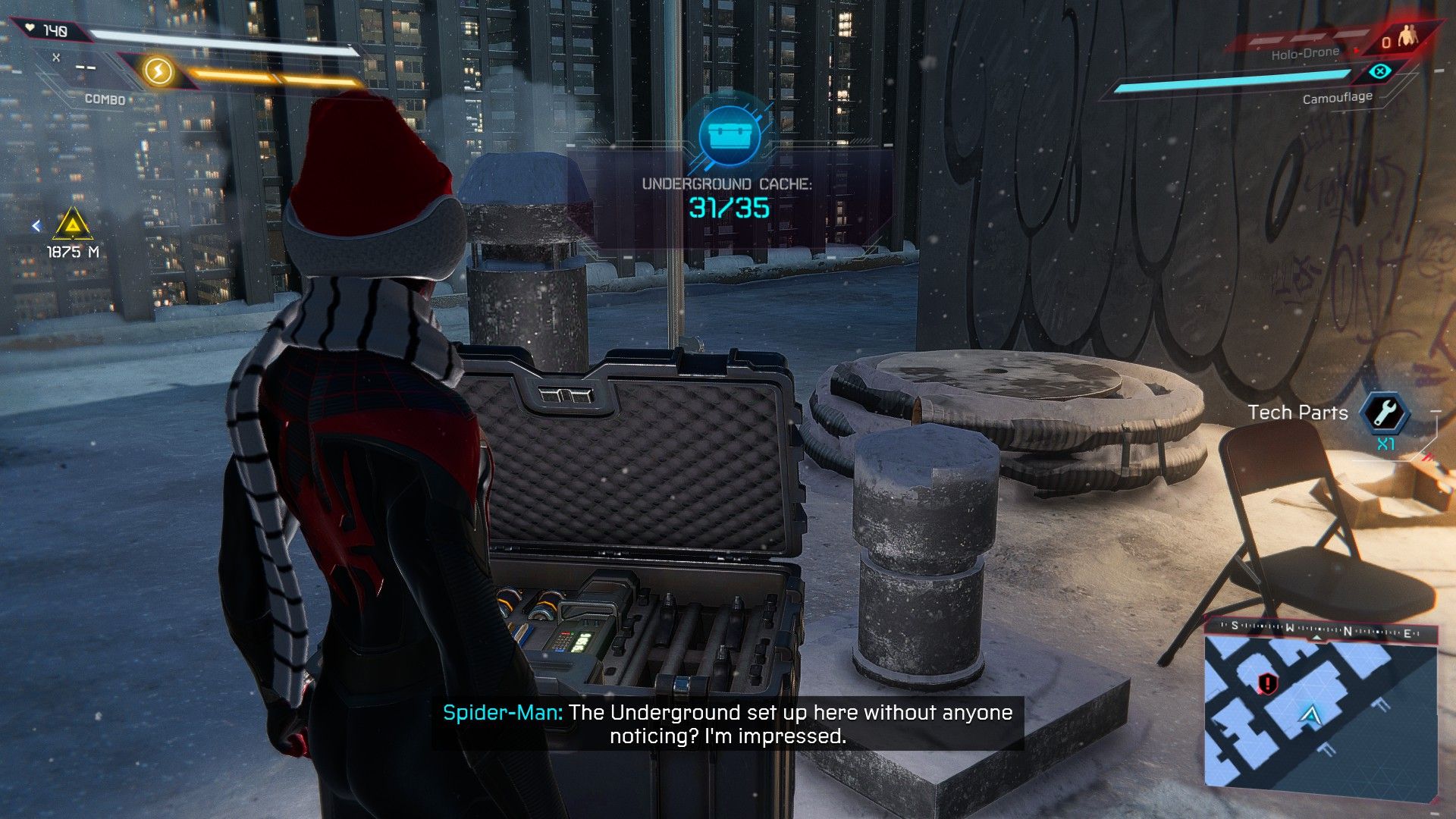This screenshot has width=1456, height=819.
Task: Select the red alert marker on minimap
Action: tap(1266, 684)
